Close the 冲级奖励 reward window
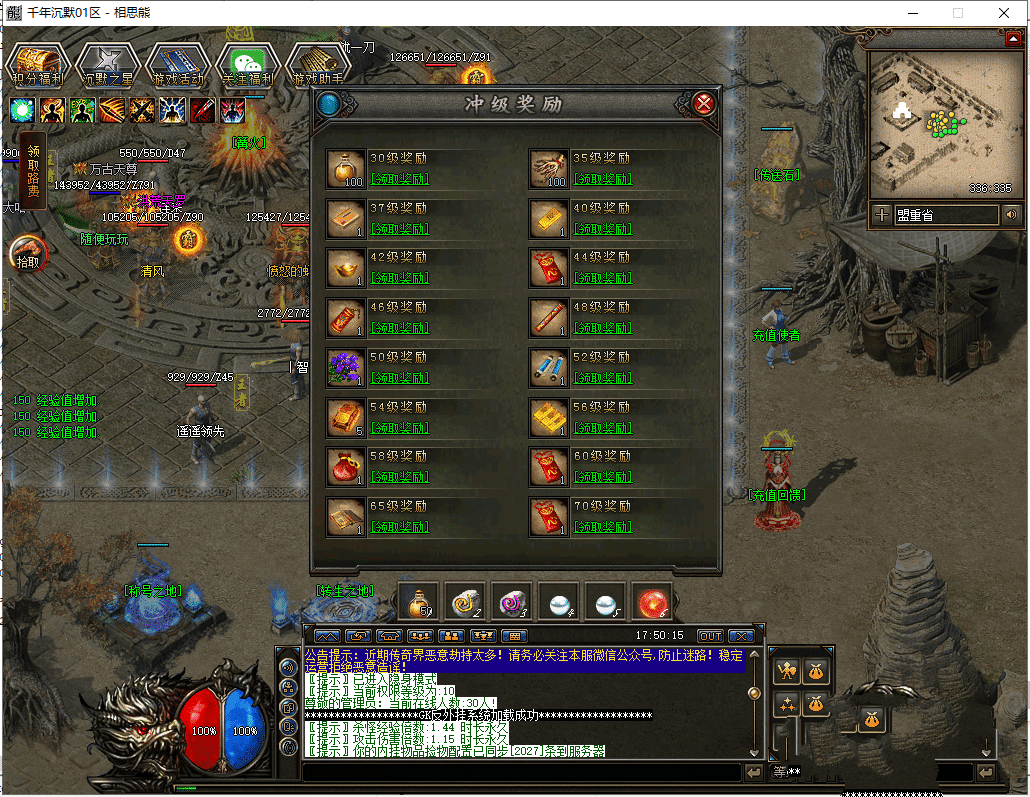1030x797 pixels. pos(704,104)
